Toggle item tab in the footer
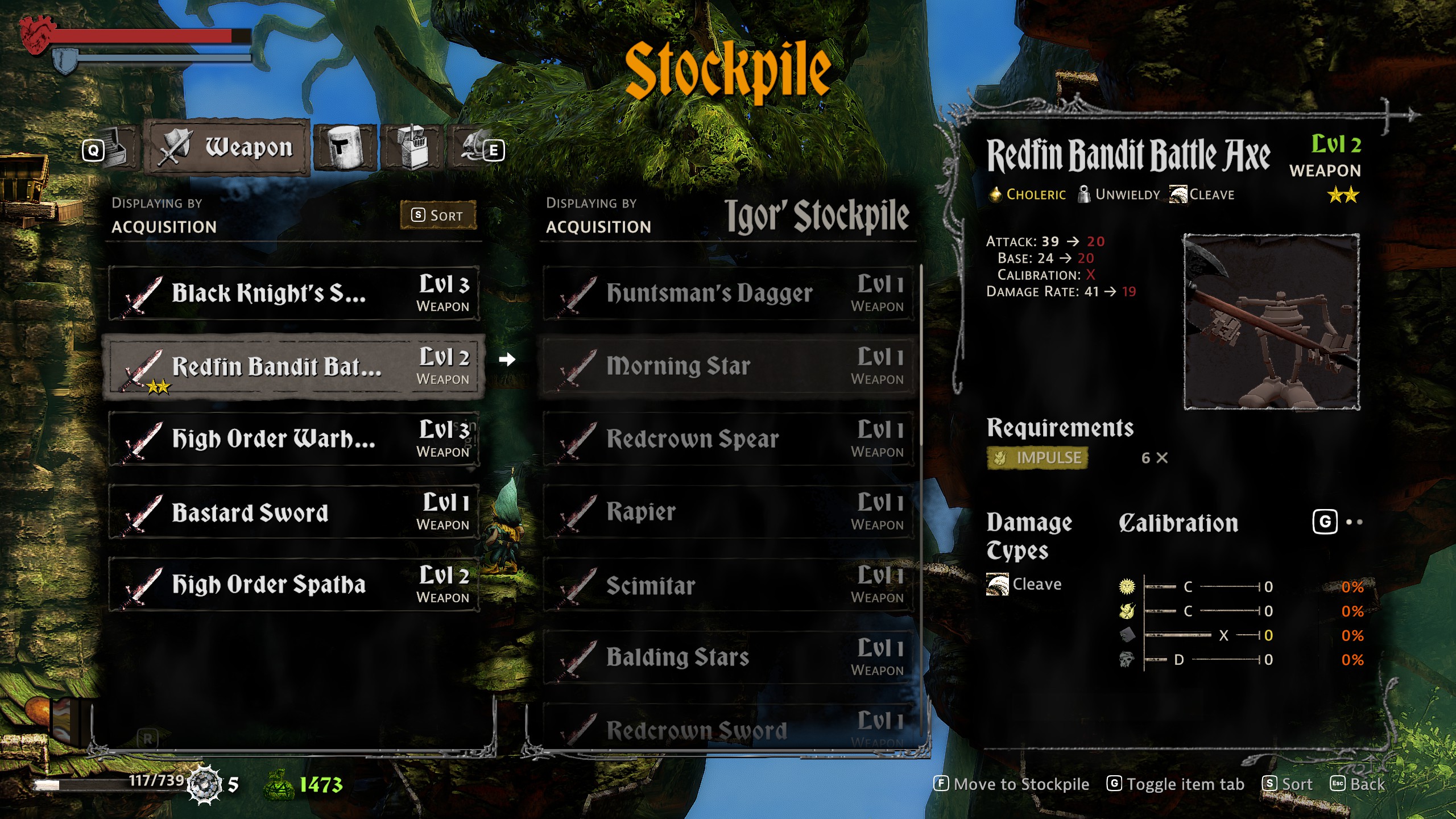The height and width of the screenshot is (819, 1456). pos(1175,784)
